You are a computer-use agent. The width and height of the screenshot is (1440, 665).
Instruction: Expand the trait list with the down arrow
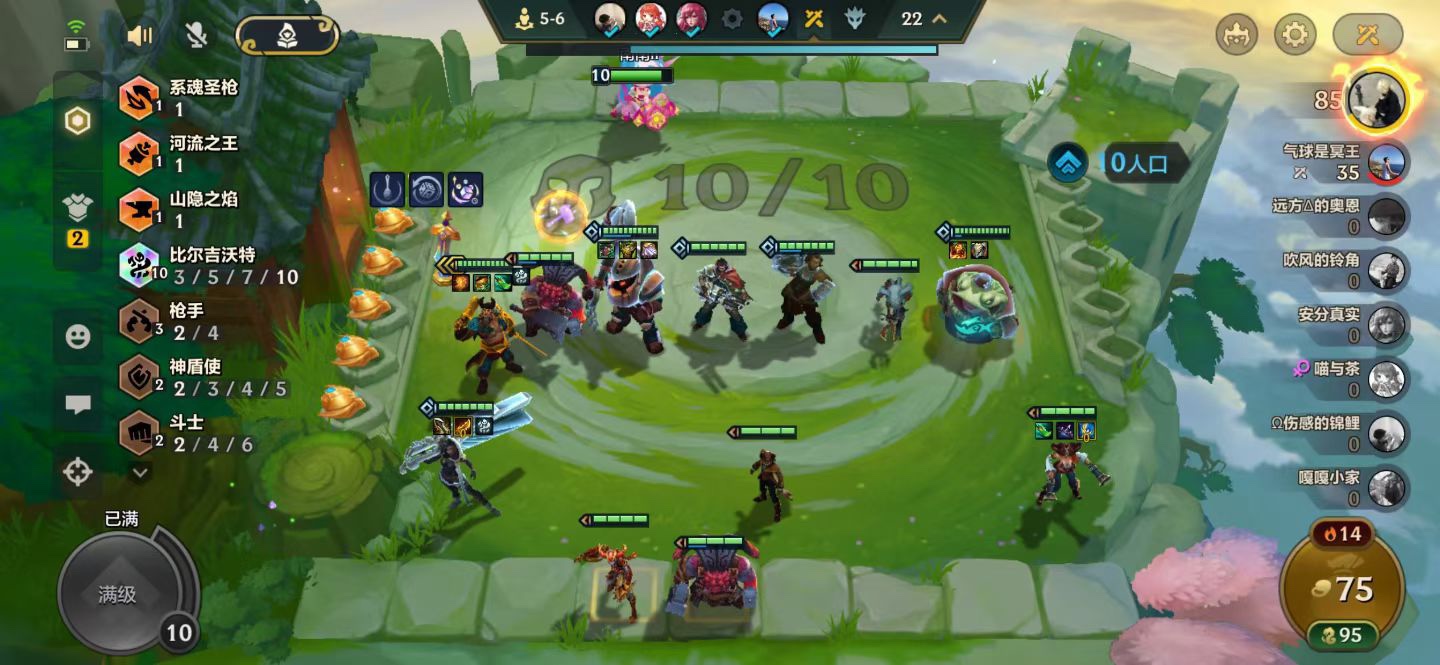(140, 471)
